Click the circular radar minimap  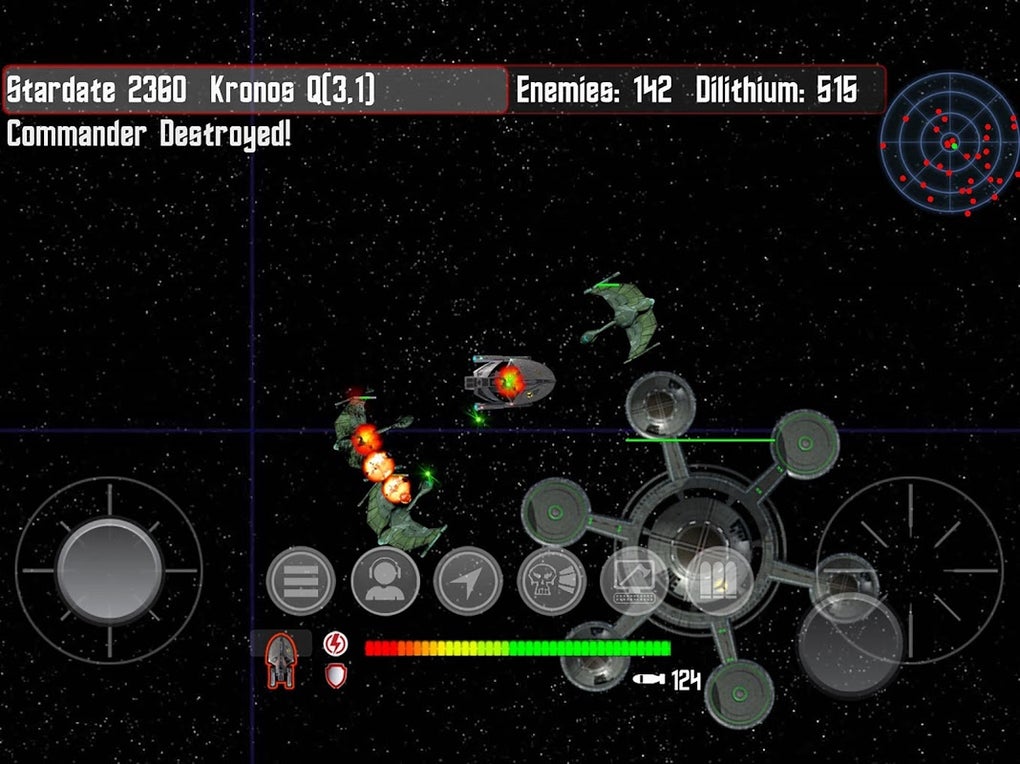[945, 144]
